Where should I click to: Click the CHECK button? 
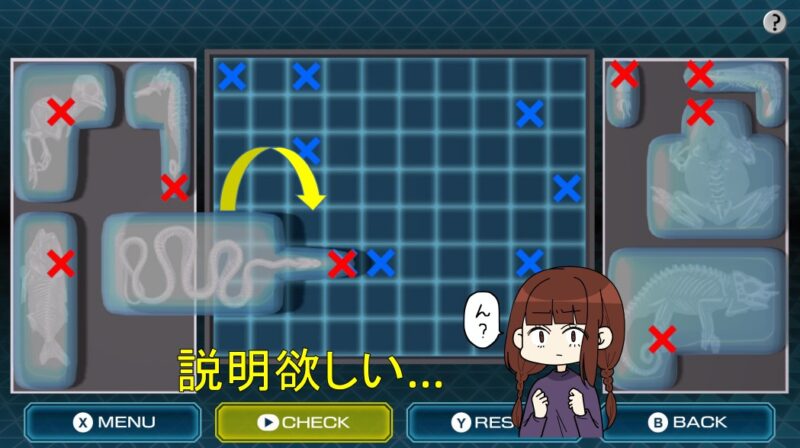pos(303,422)
